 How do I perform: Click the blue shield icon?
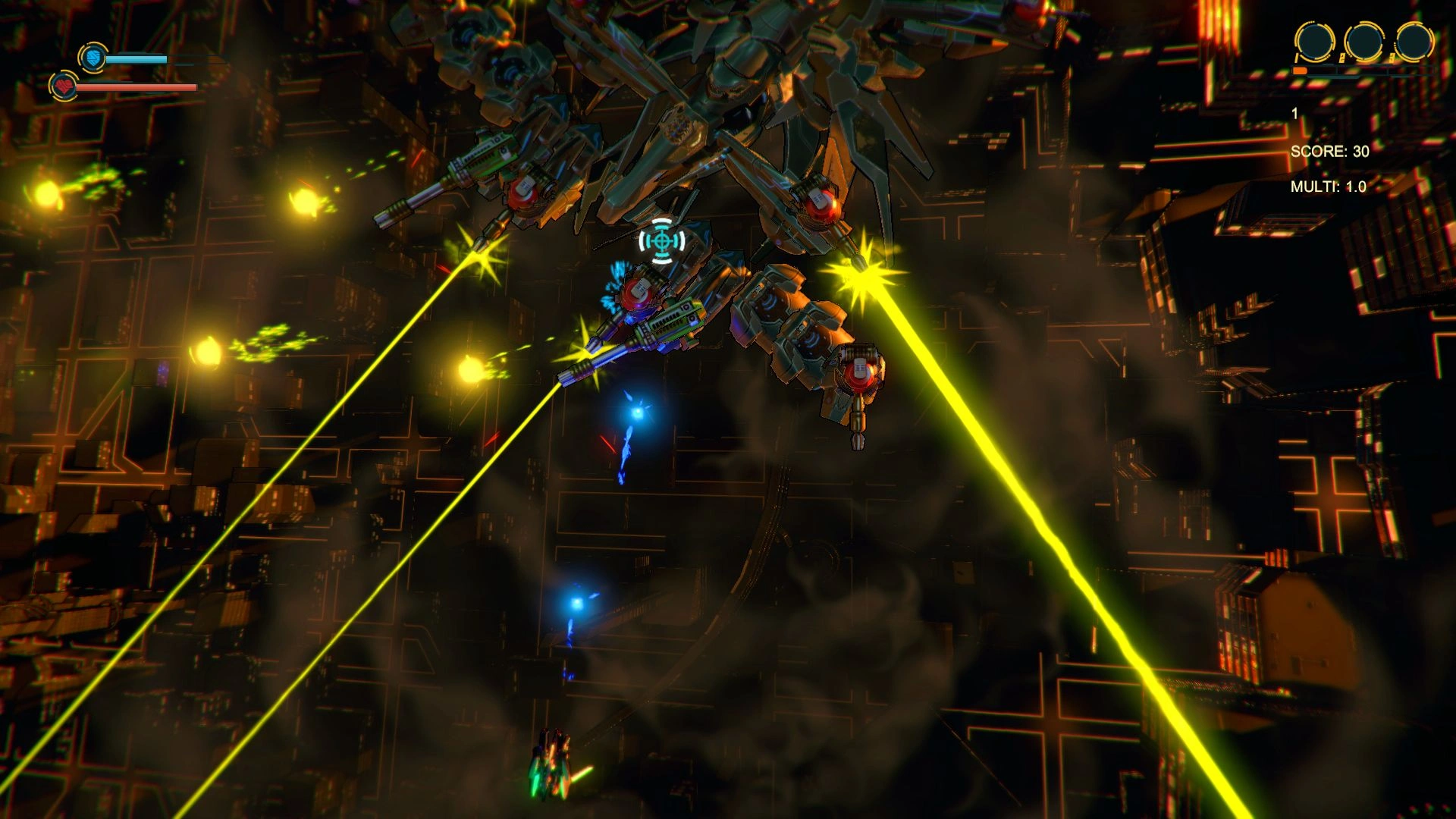[x=93, y=58]
